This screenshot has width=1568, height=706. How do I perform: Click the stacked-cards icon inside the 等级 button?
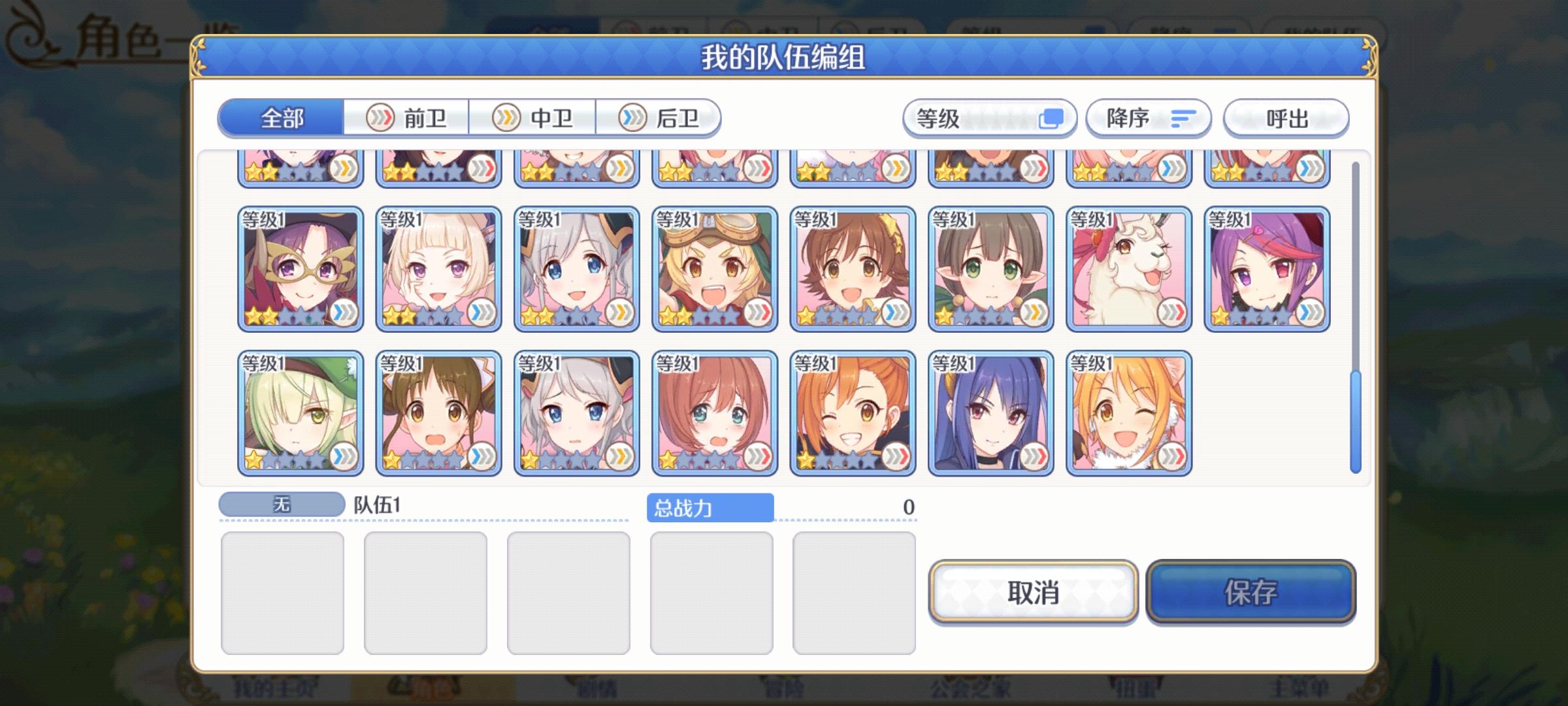coord(1054,118)
